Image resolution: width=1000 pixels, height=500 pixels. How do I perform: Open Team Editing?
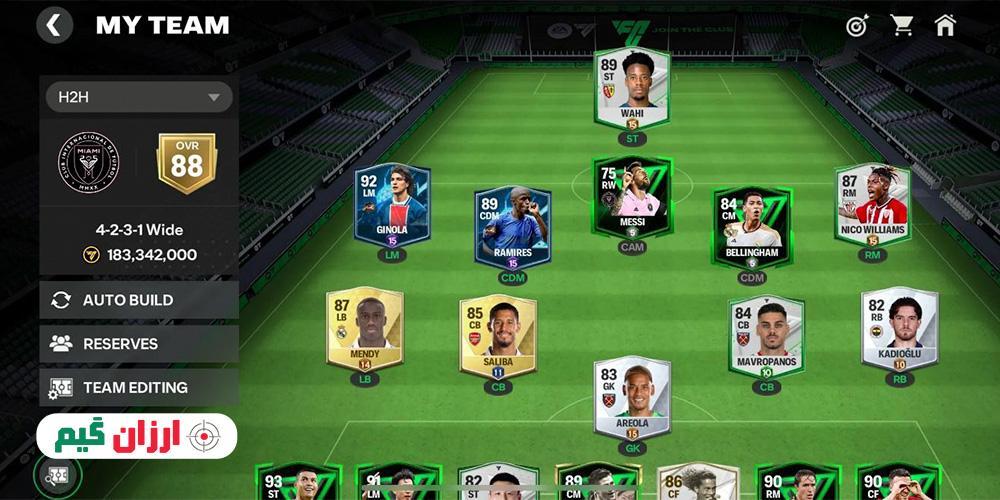pyautogui.click(x=139, y=387)
